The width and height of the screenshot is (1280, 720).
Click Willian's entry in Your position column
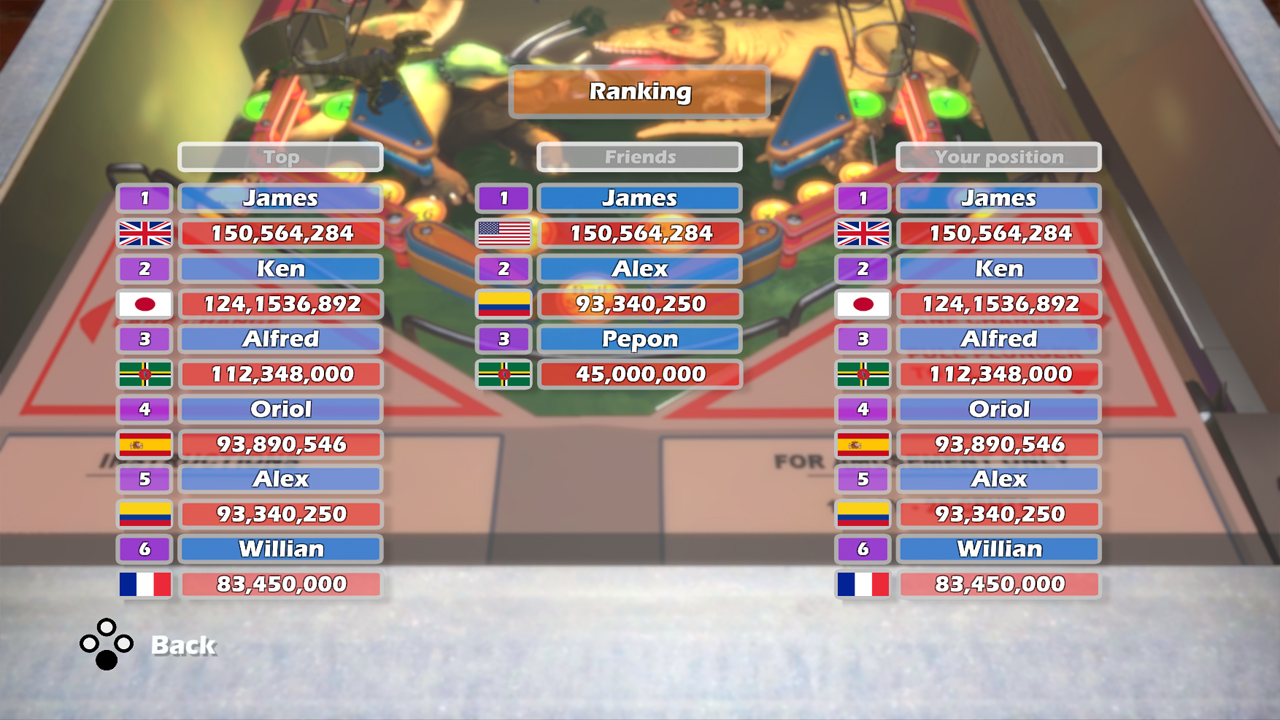click(x=998, y=548)
